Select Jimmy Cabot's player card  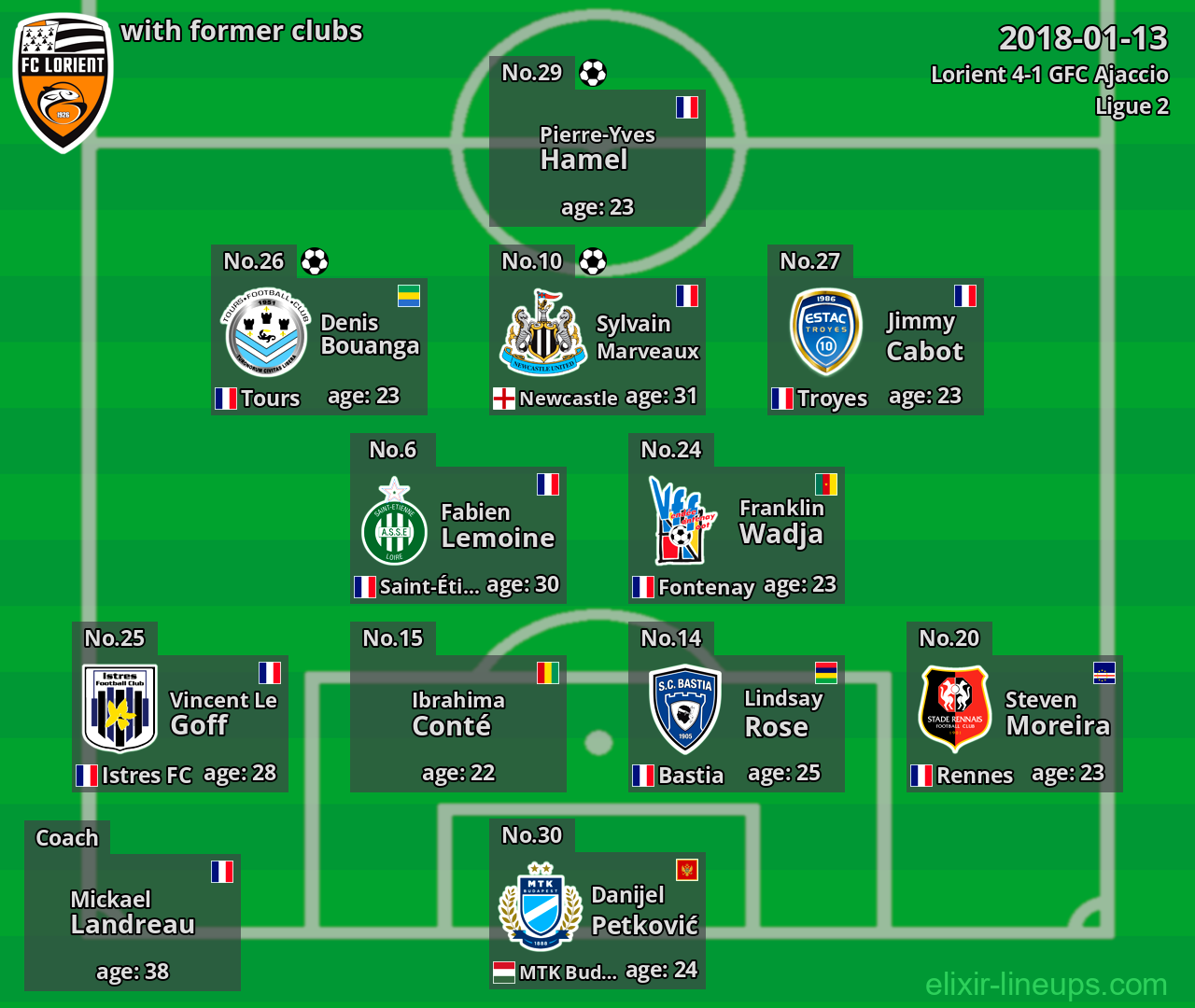[x=875, y=346]
